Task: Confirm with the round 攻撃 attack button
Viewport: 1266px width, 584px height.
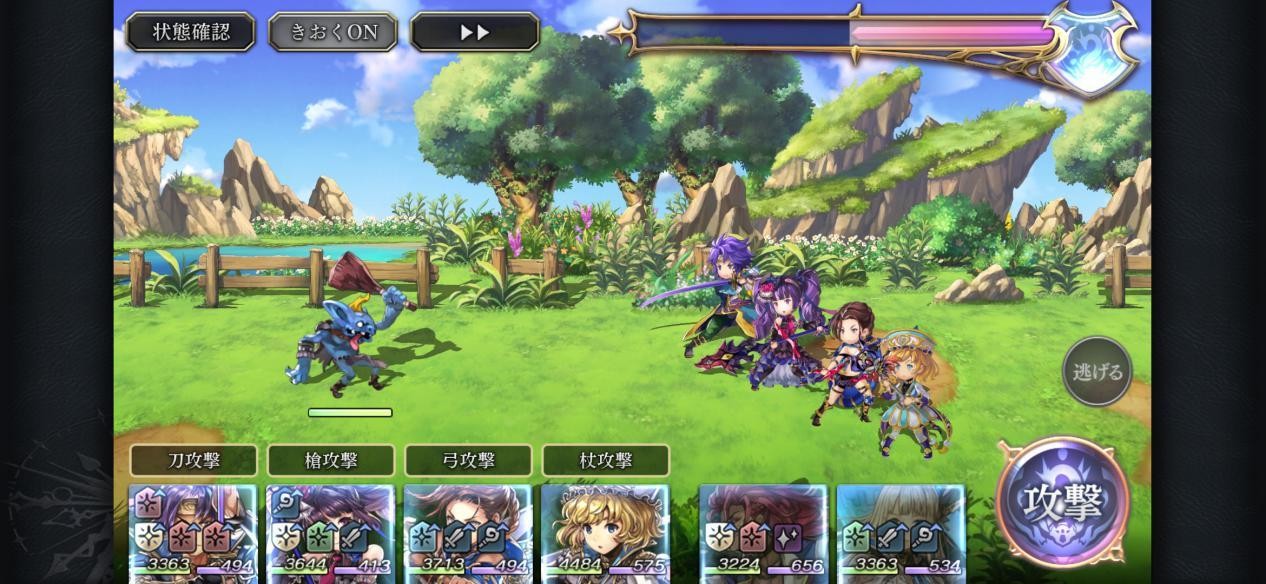Action: [x=1063, y=501]
